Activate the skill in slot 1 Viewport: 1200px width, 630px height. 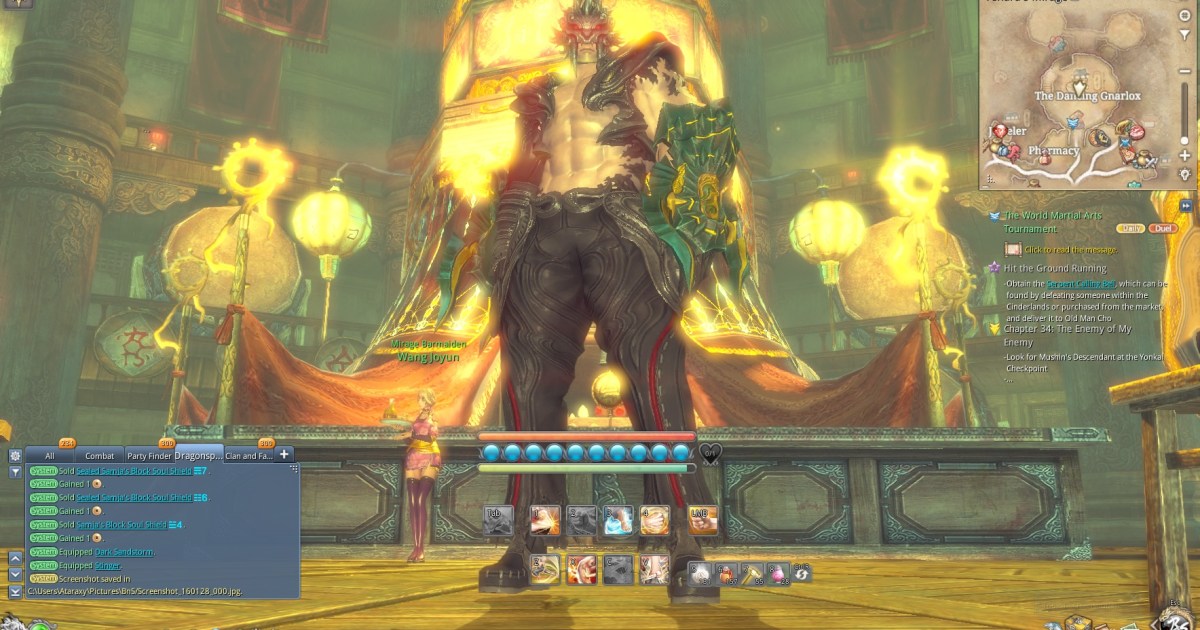tap(545, 519)
